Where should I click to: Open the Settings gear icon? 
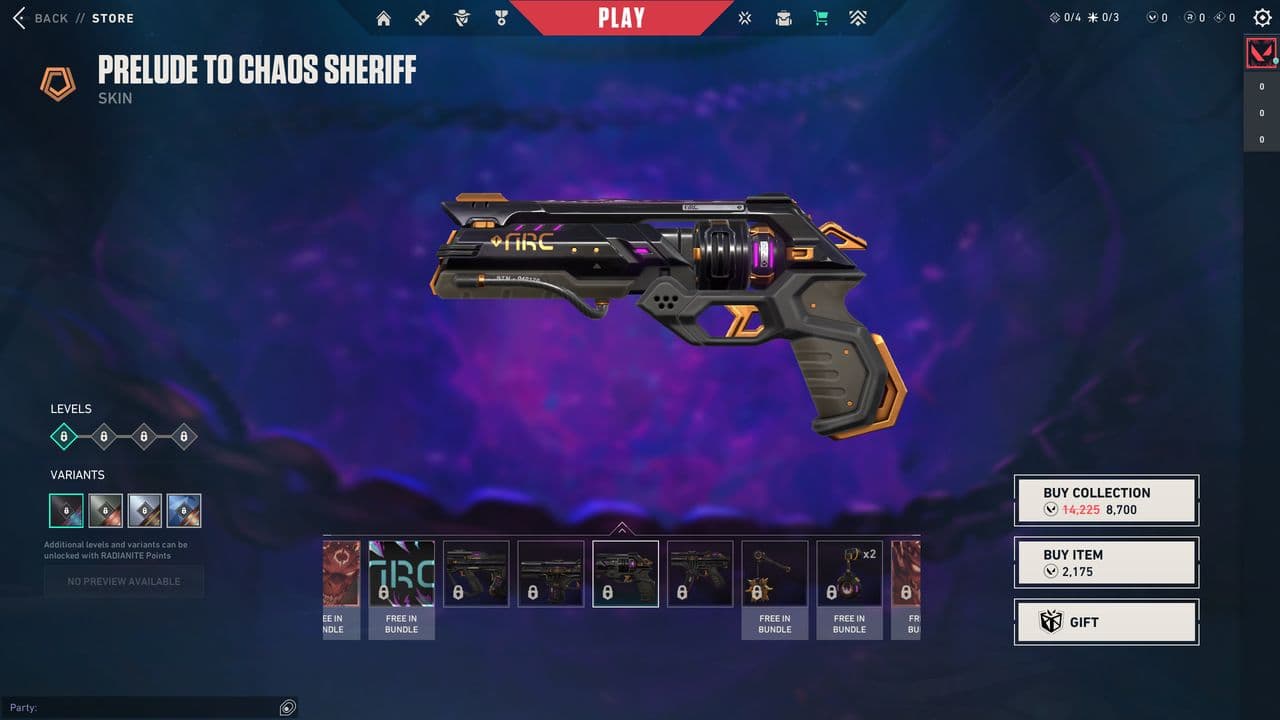coord(1261,17)
